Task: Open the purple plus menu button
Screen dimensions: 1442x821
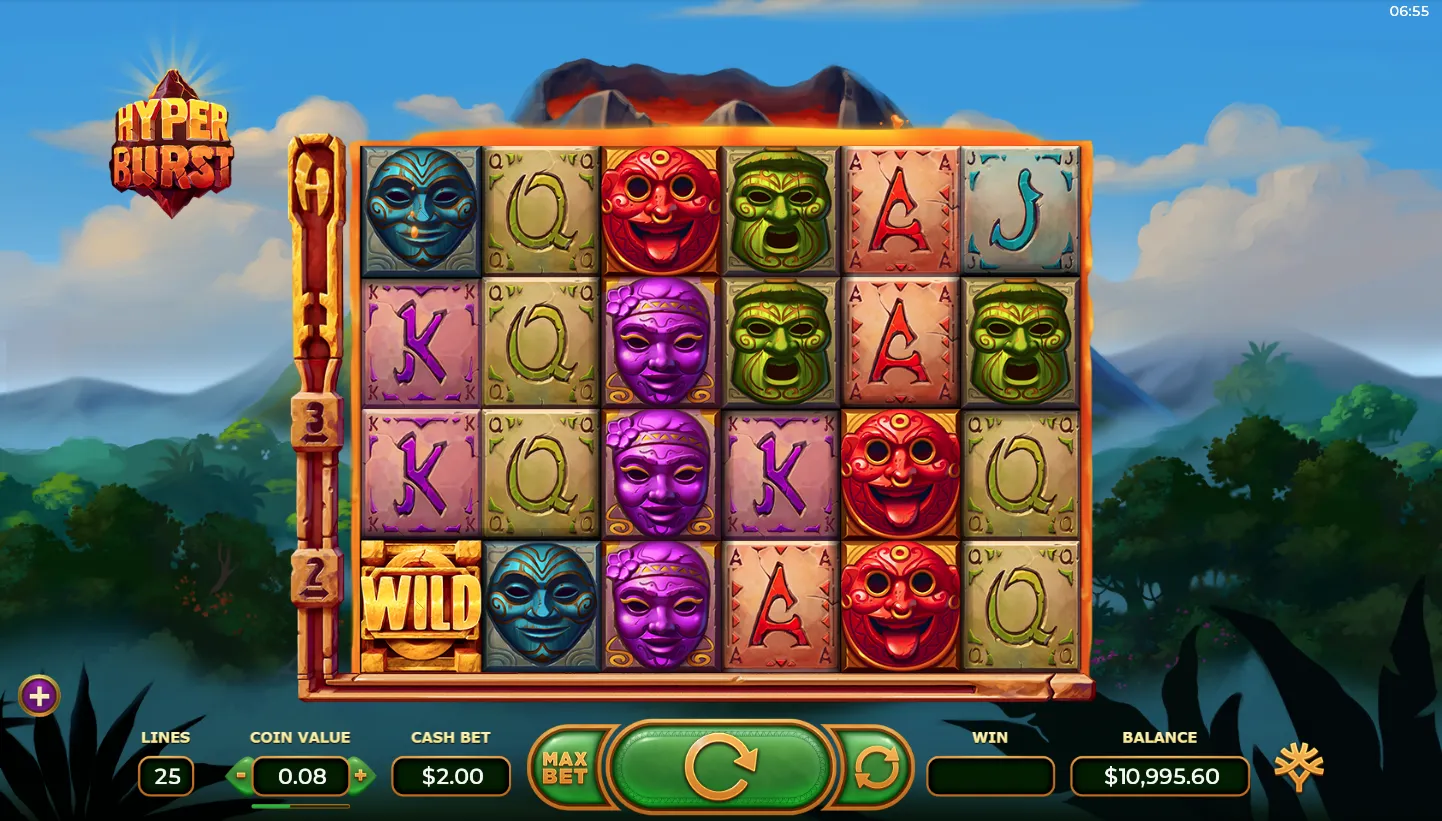Action: [39, 696]
